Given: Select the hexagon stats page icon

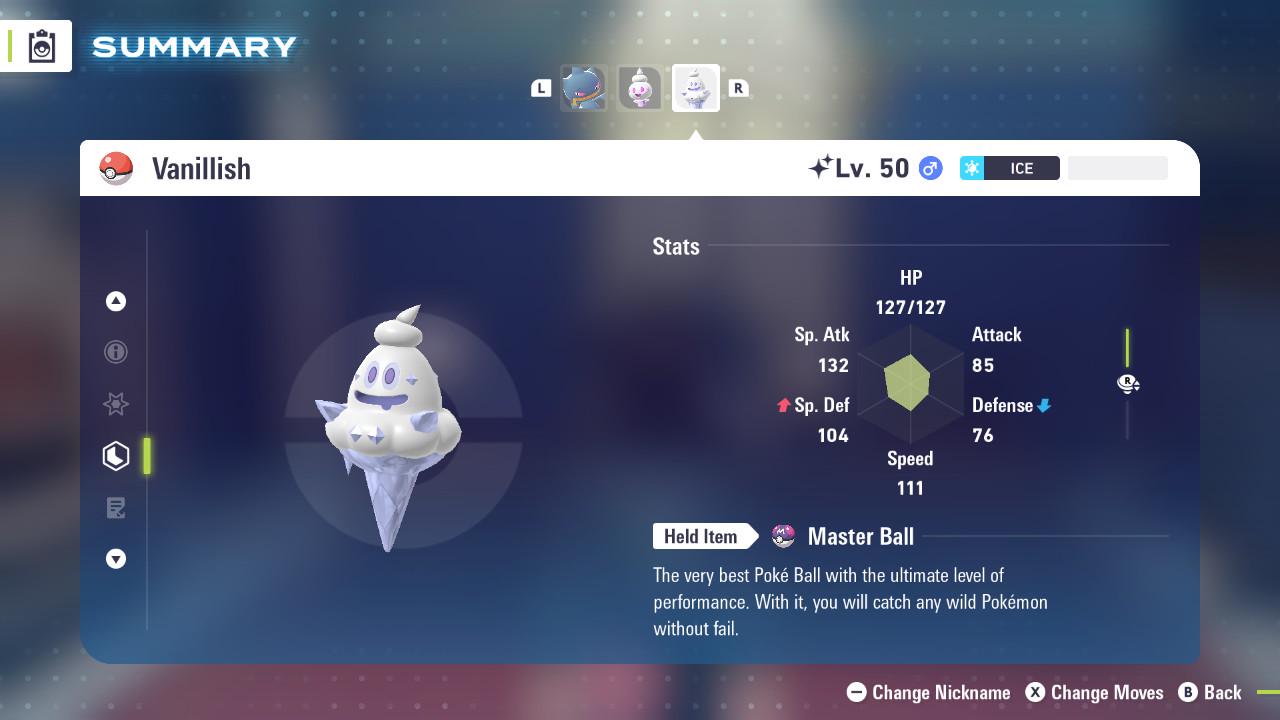Looking at the screenshot, I should coord(116,456).
